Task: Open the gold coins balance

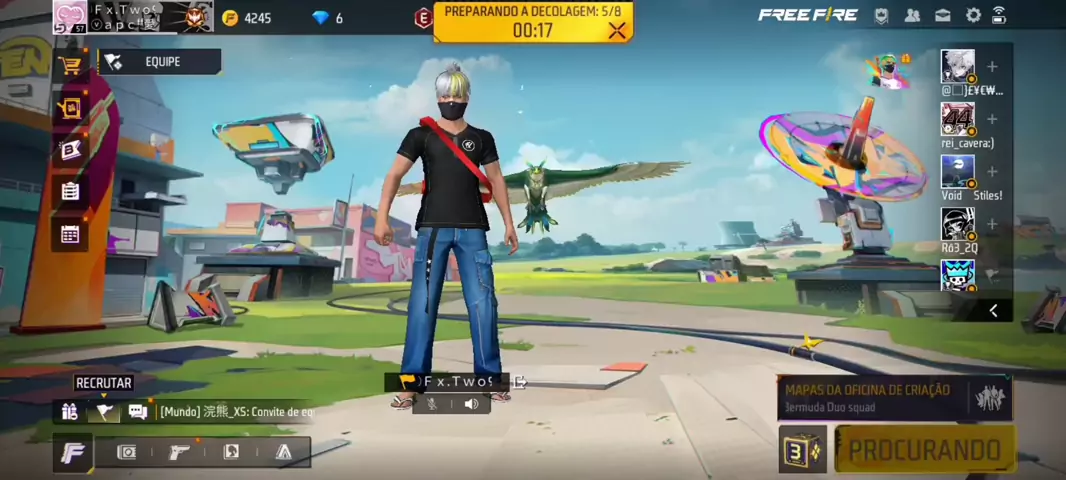Action: [246, 18]
